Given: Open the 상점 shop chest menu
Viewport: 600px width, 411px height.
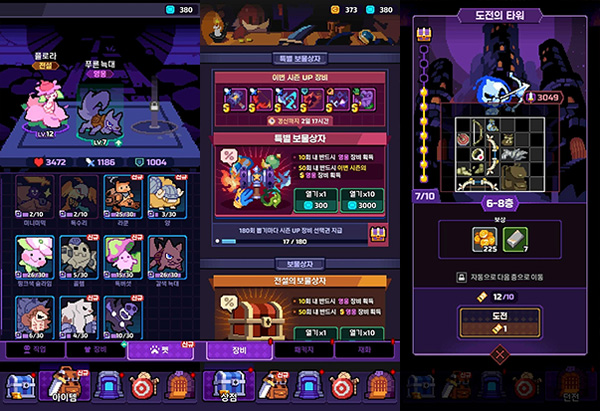Looking at the screenshot, I should pyautogui.click(x=228, y=386).
